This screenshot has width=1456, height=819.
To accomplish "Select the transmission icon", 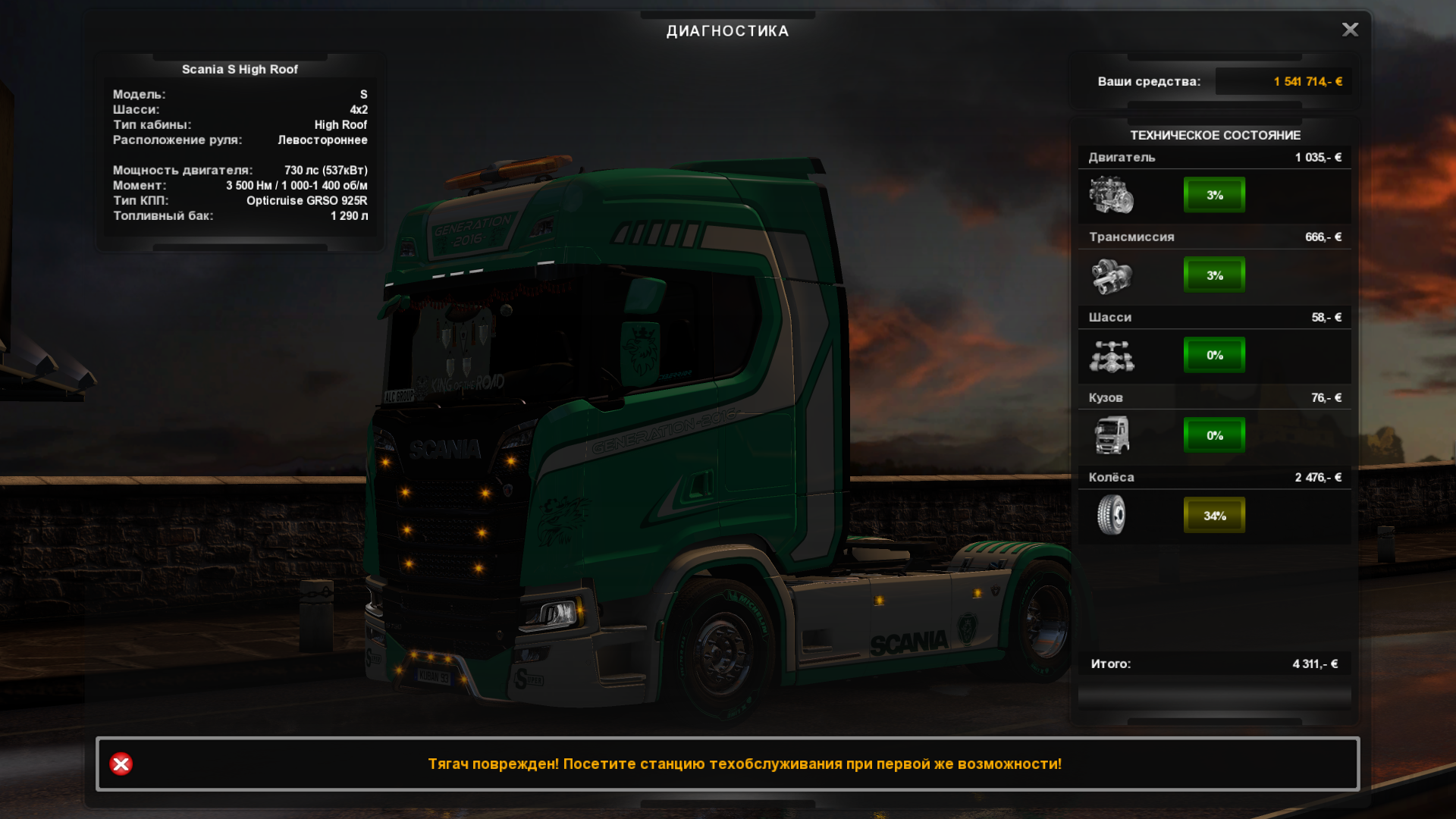I will click(x=1111, y=275).
